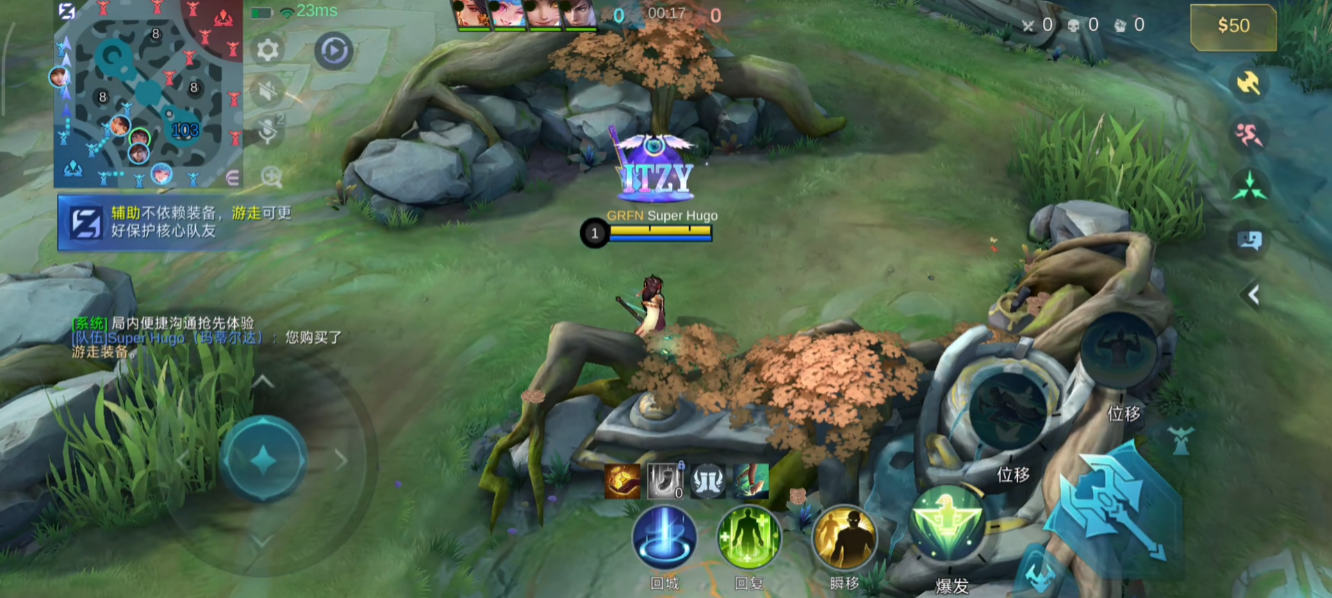Open the settings gear menu

point(267,50)
